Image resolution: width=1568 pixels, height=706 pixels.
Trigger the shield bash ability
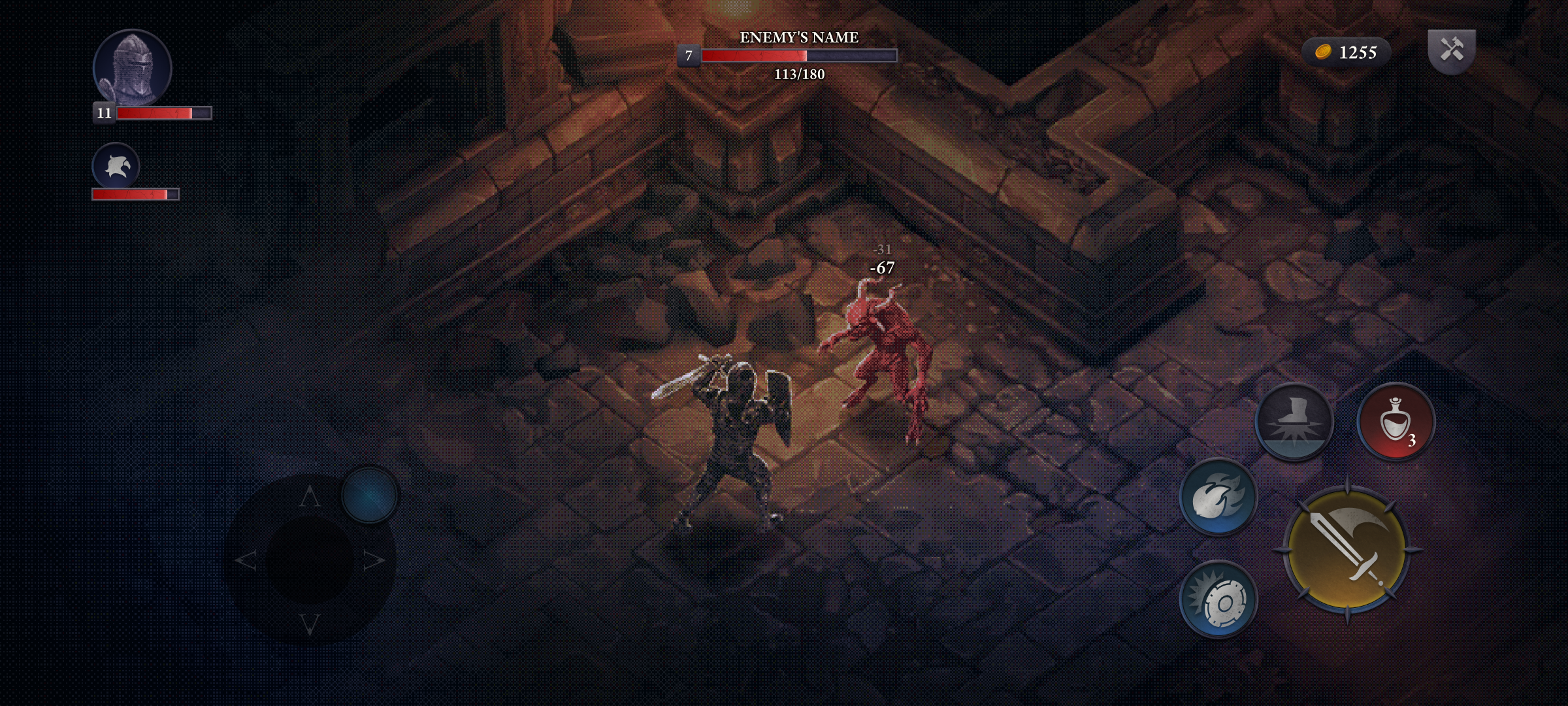click(x=1218, y=599)
